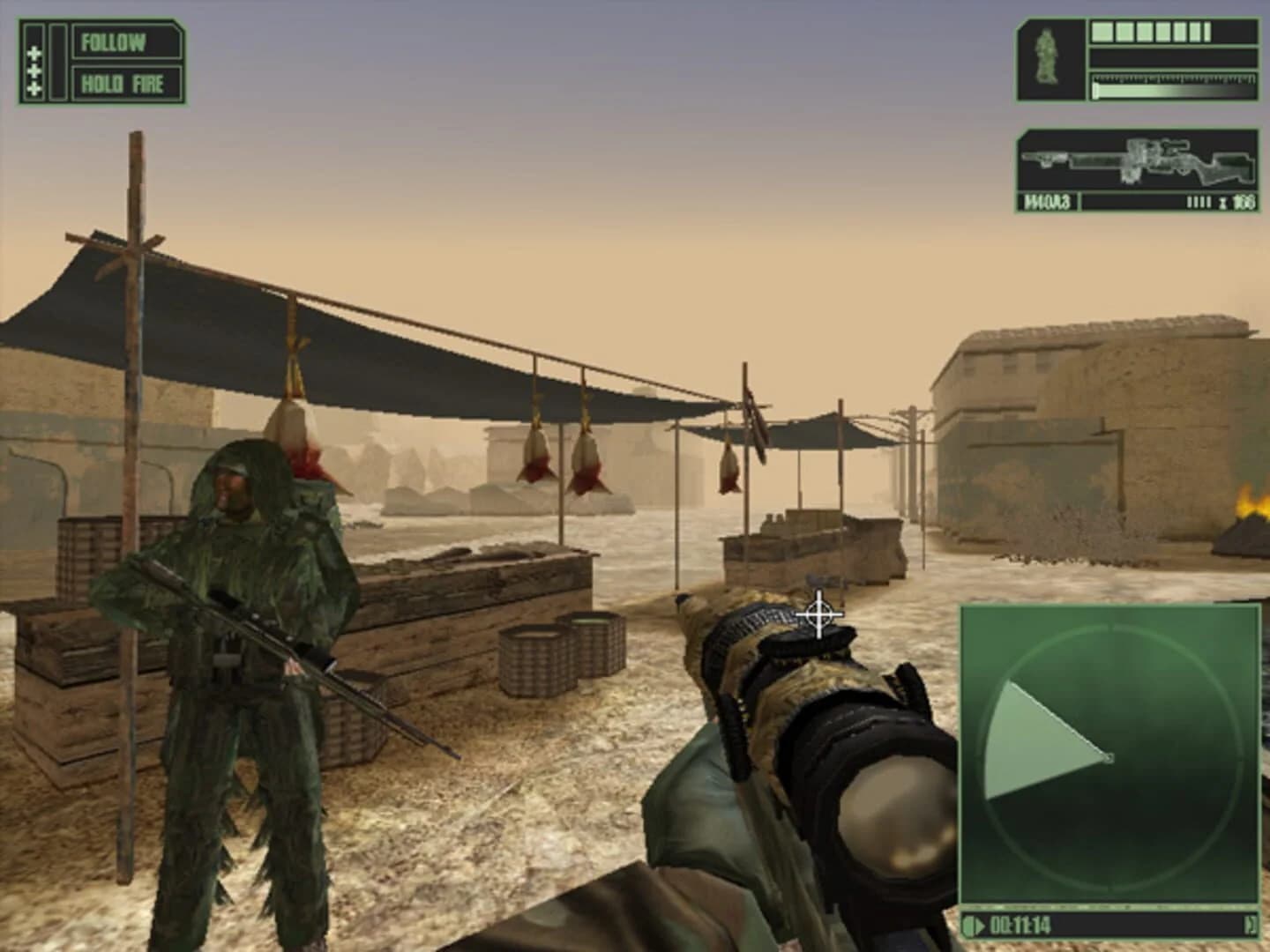
Task: Expand the squad command panel via its left strip
Action: click(x=56, y=62)
